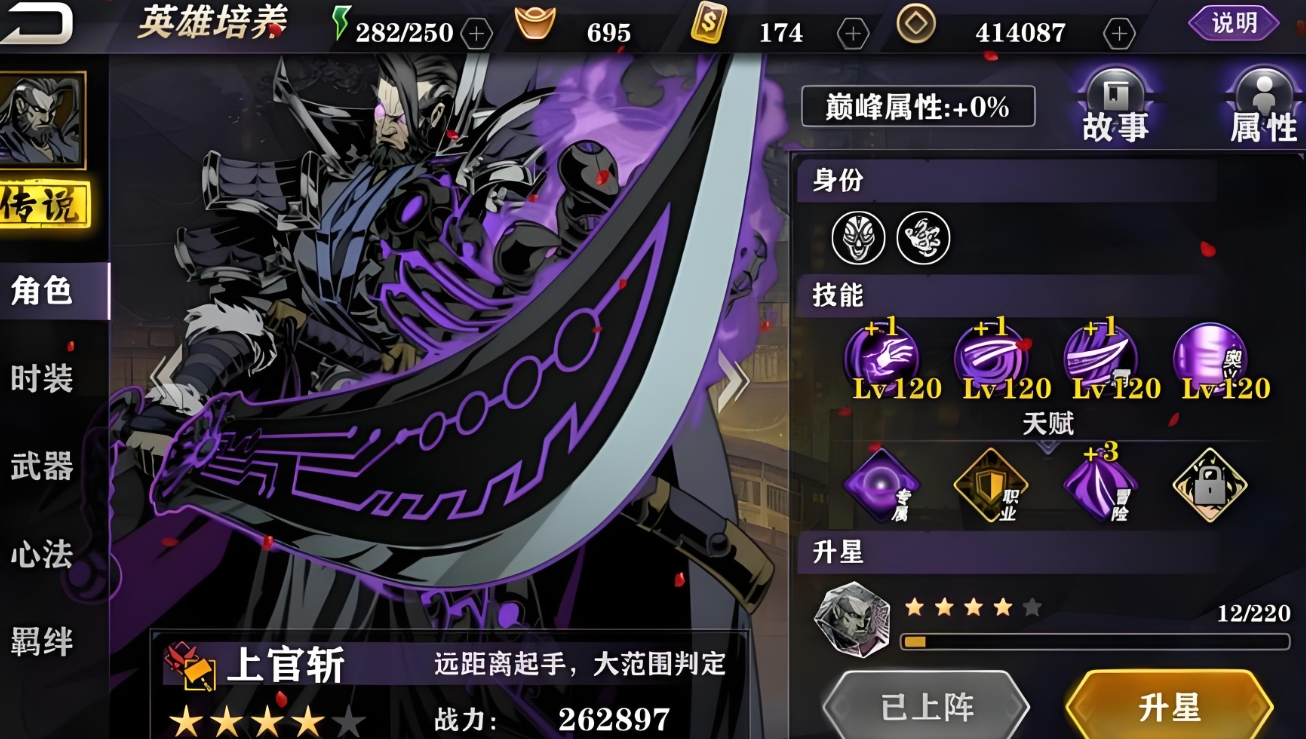Open the 说明 instructions button
This screenshot has height=739, width=1306.
[1235, 24]
